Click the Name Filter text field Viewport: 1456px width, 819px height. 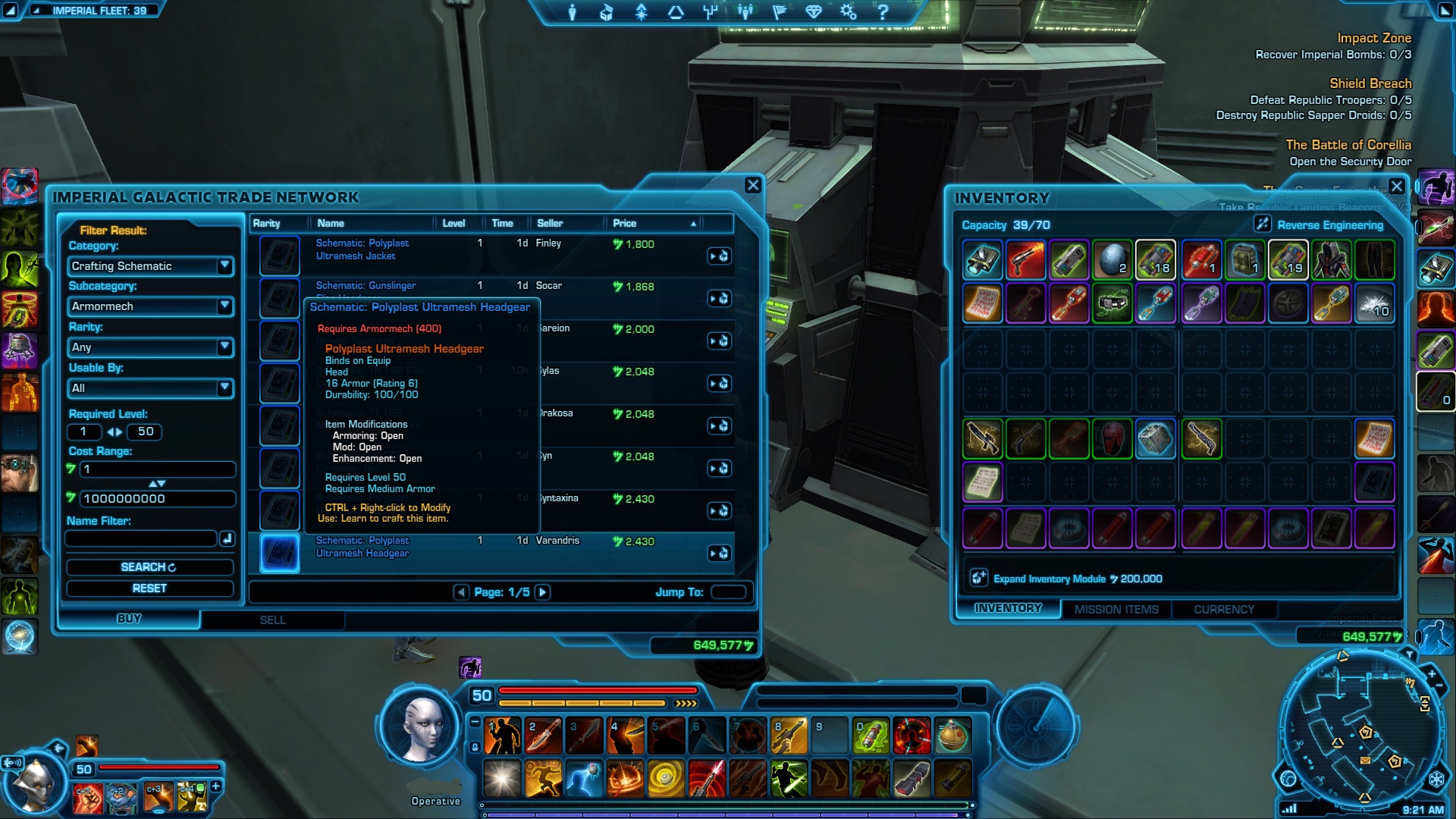coord(141,538)
